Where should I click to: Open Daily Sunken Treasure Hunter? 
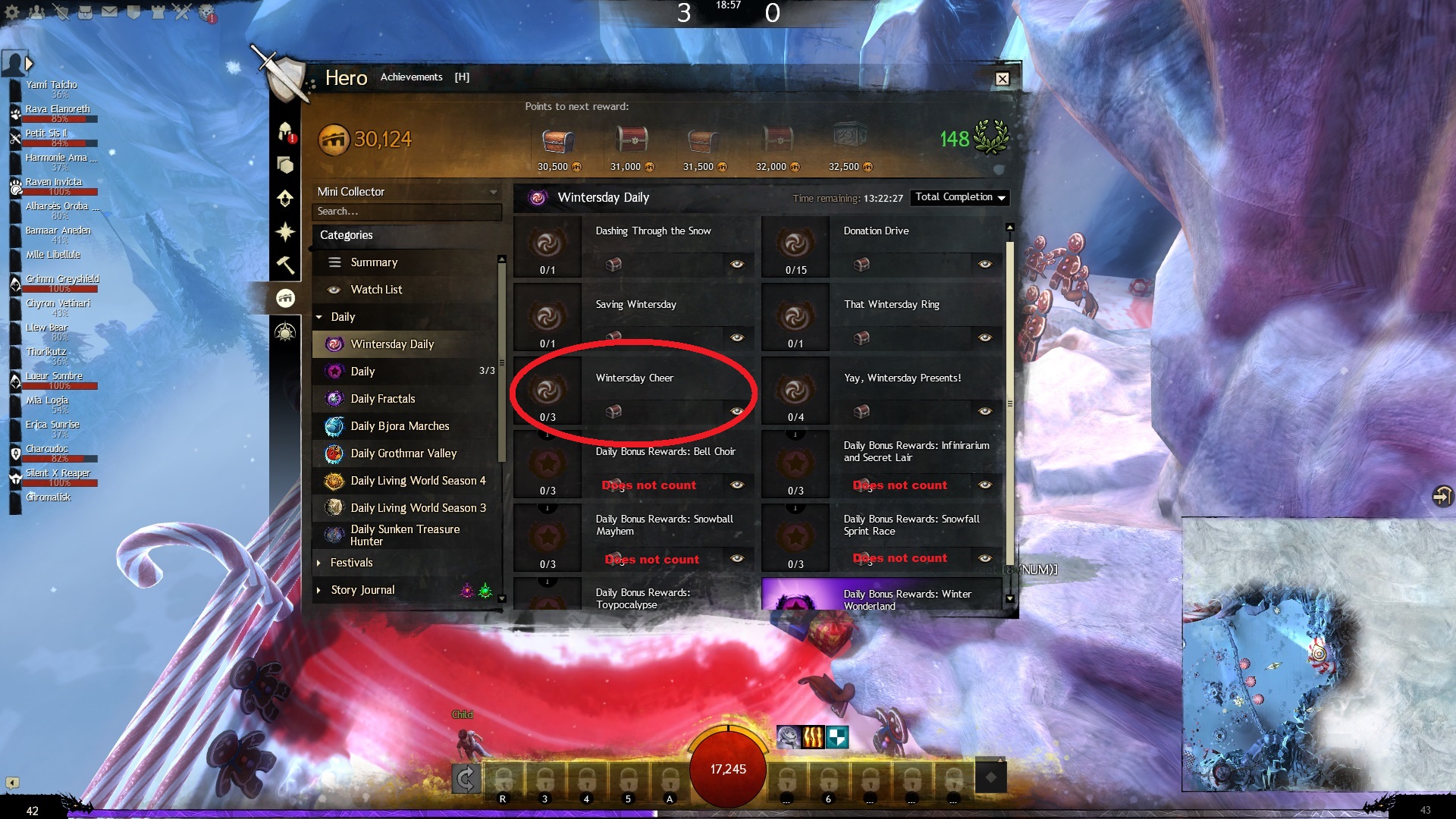coord(405,535)
